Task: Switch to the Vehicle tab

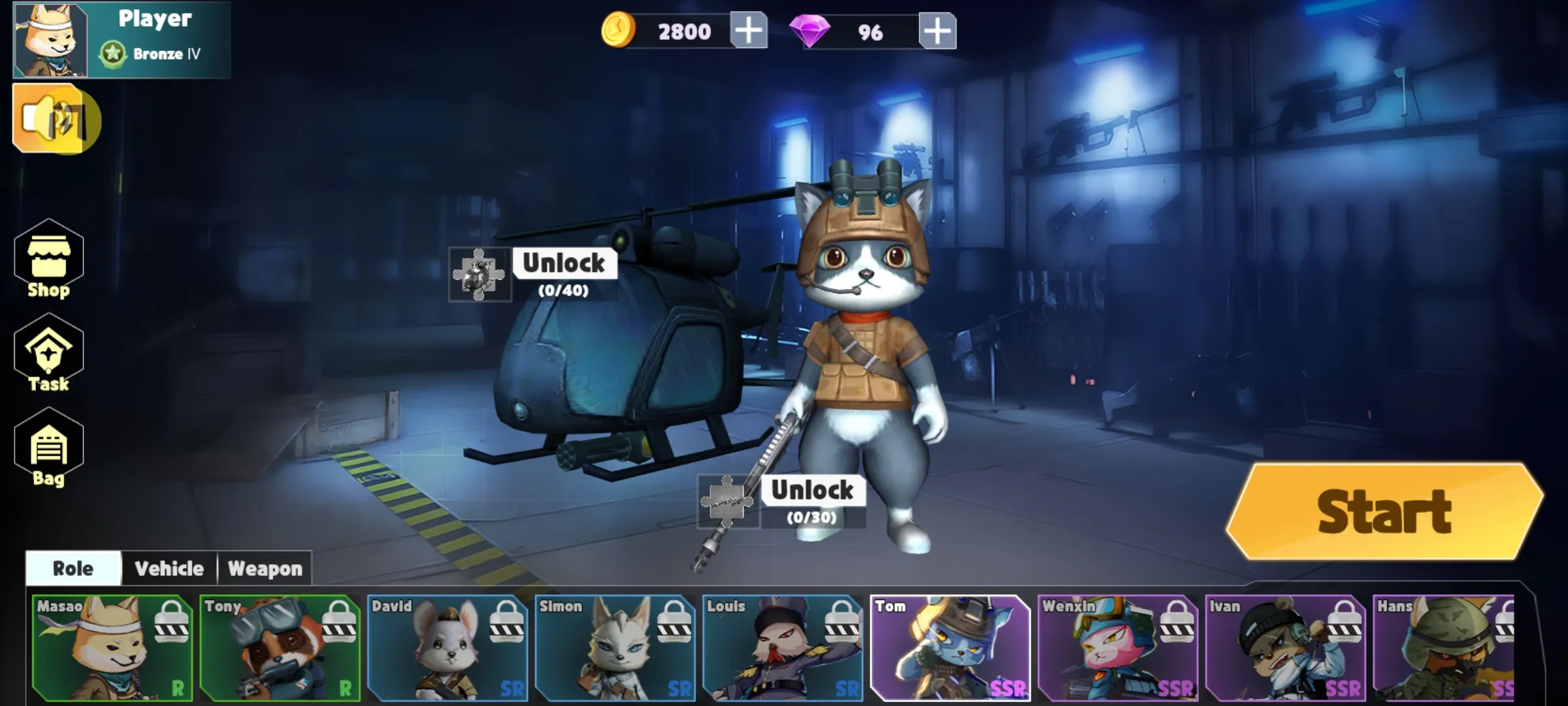Action: click(168, 569)
